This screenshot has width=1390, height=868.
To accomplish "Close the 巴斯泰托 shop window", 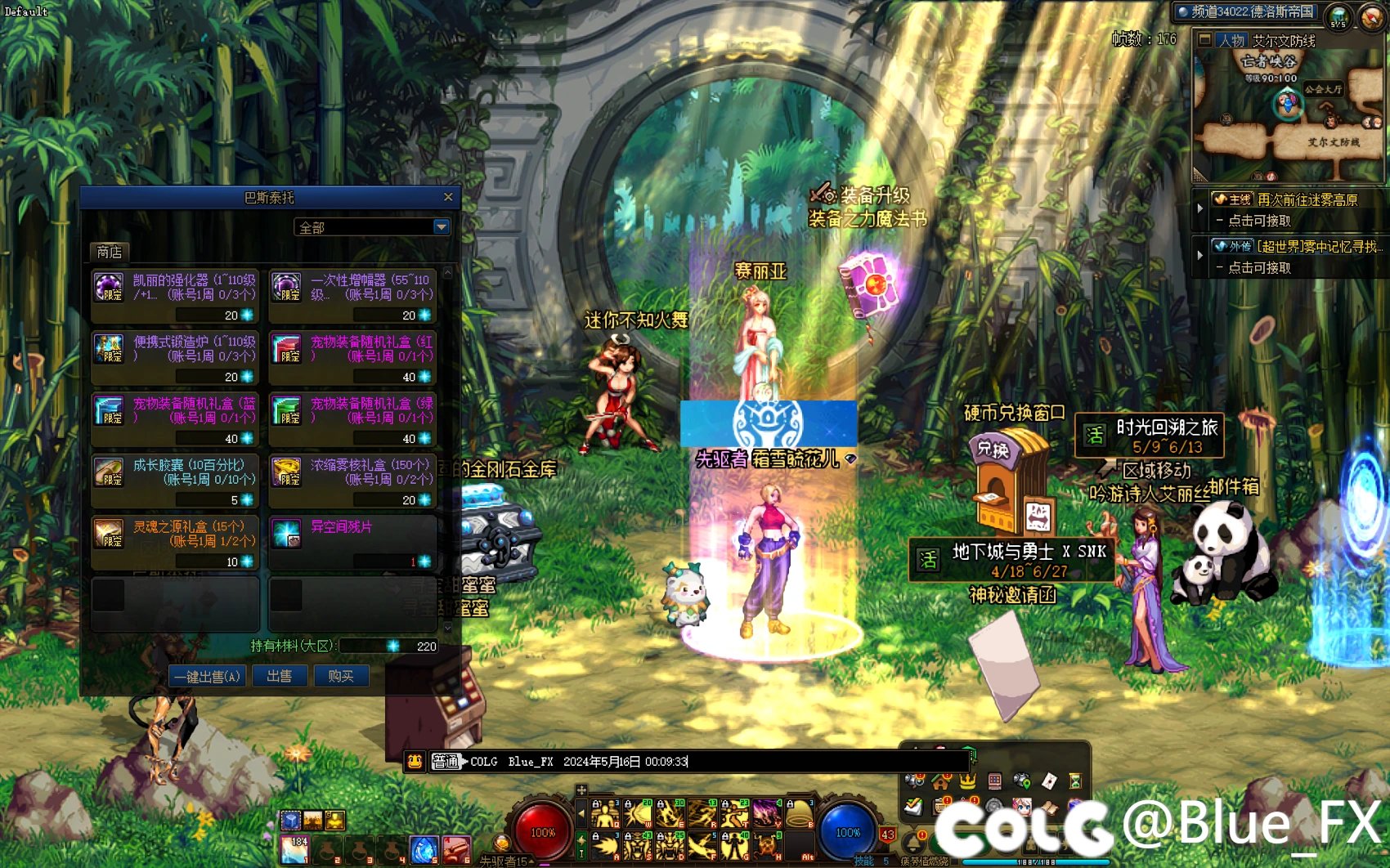I will [x=448, y=197].
